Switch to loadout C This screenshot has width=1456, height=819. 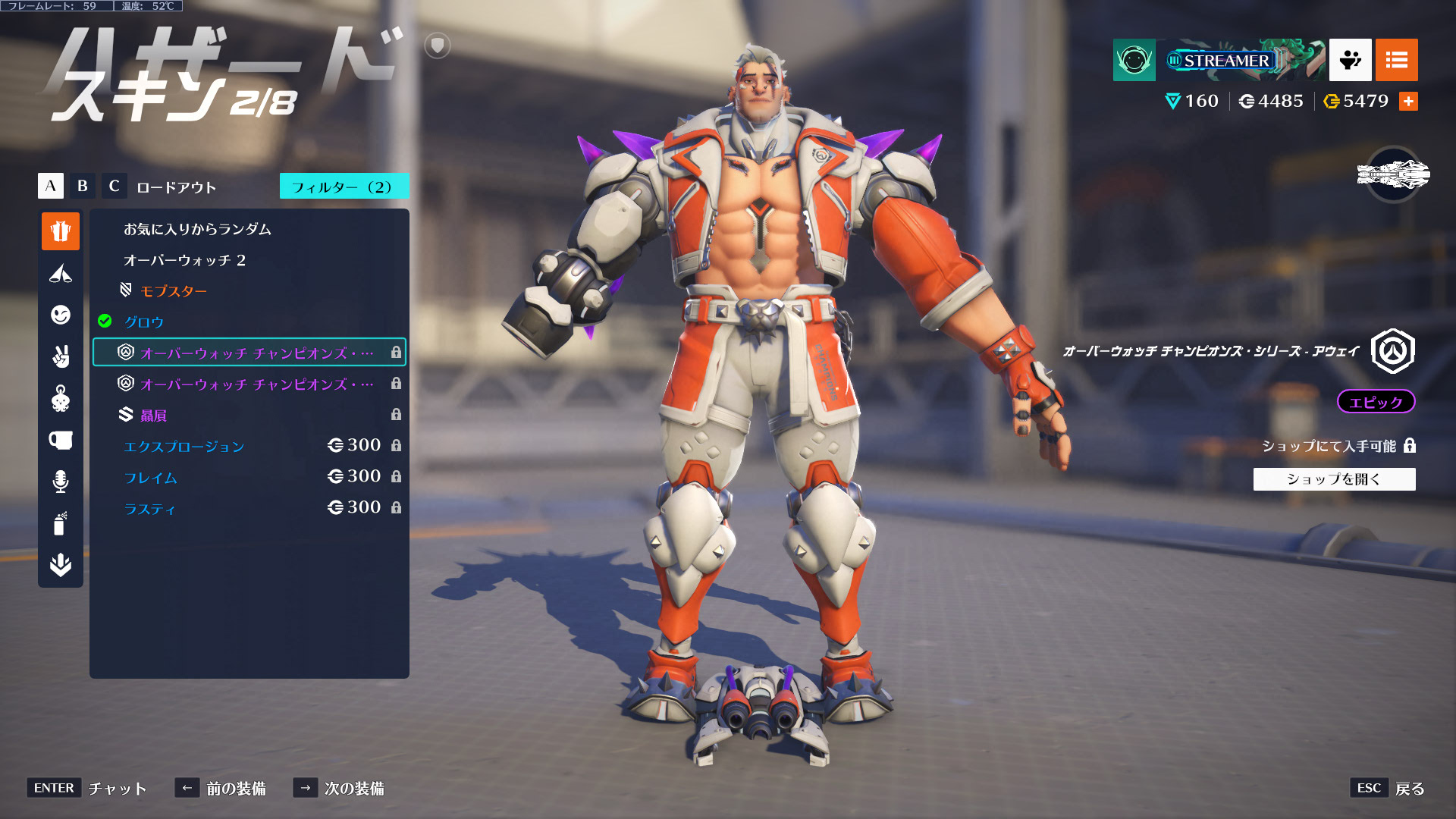115,186
